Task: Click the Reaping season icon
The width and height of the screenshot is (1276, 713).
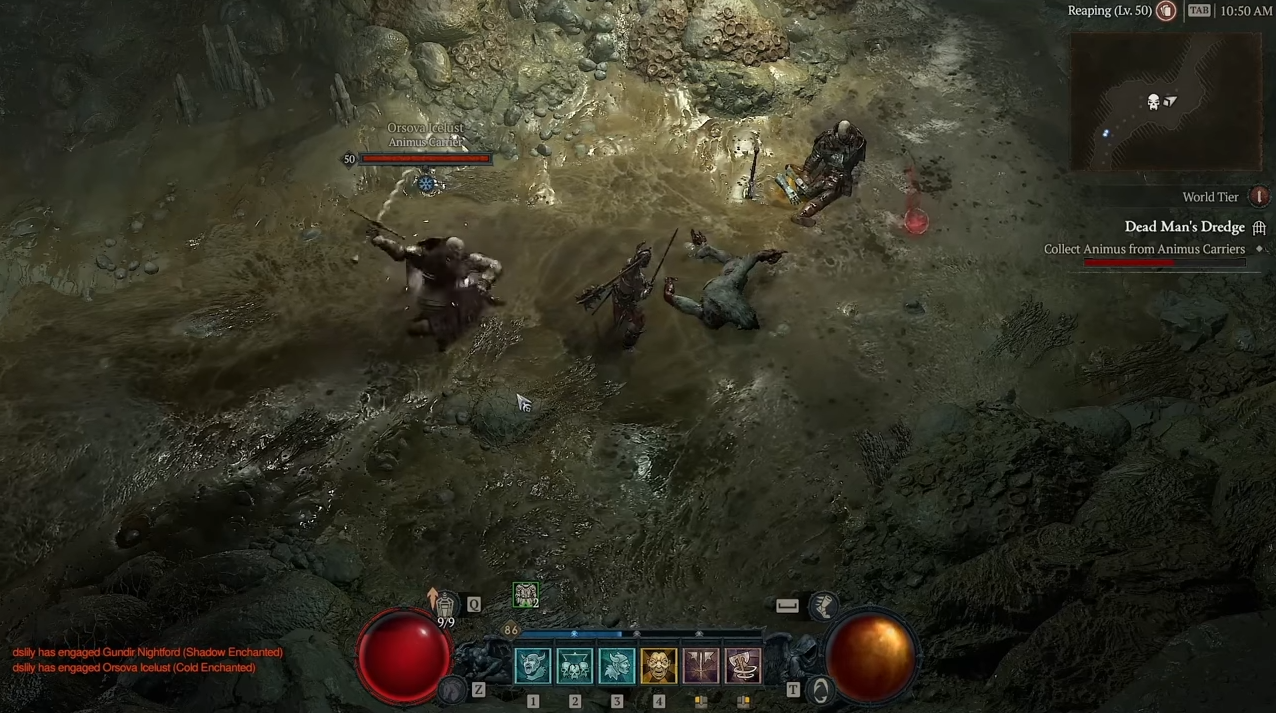Action: tap(1166, 11)
